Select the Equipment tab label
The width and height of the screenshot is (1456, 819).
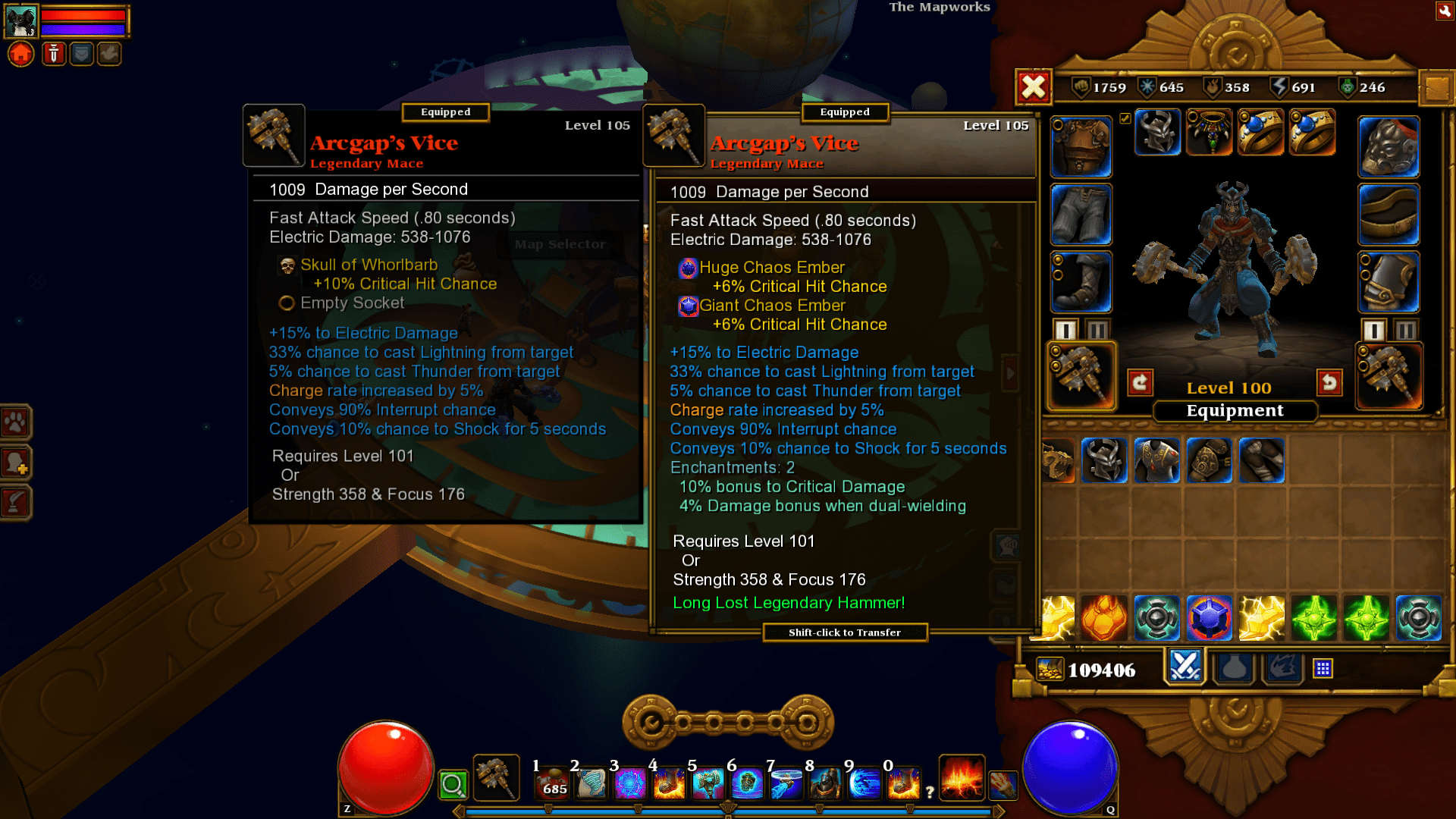click(1234, 411)
